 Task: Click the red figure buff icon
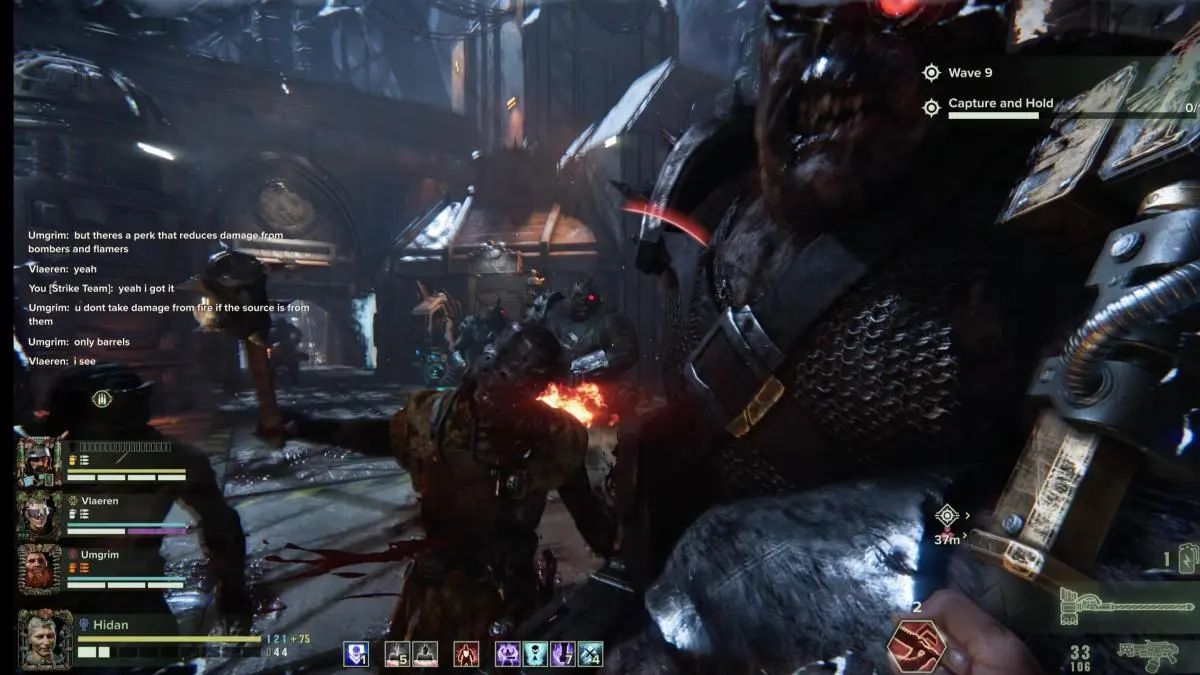coord(466,654)
